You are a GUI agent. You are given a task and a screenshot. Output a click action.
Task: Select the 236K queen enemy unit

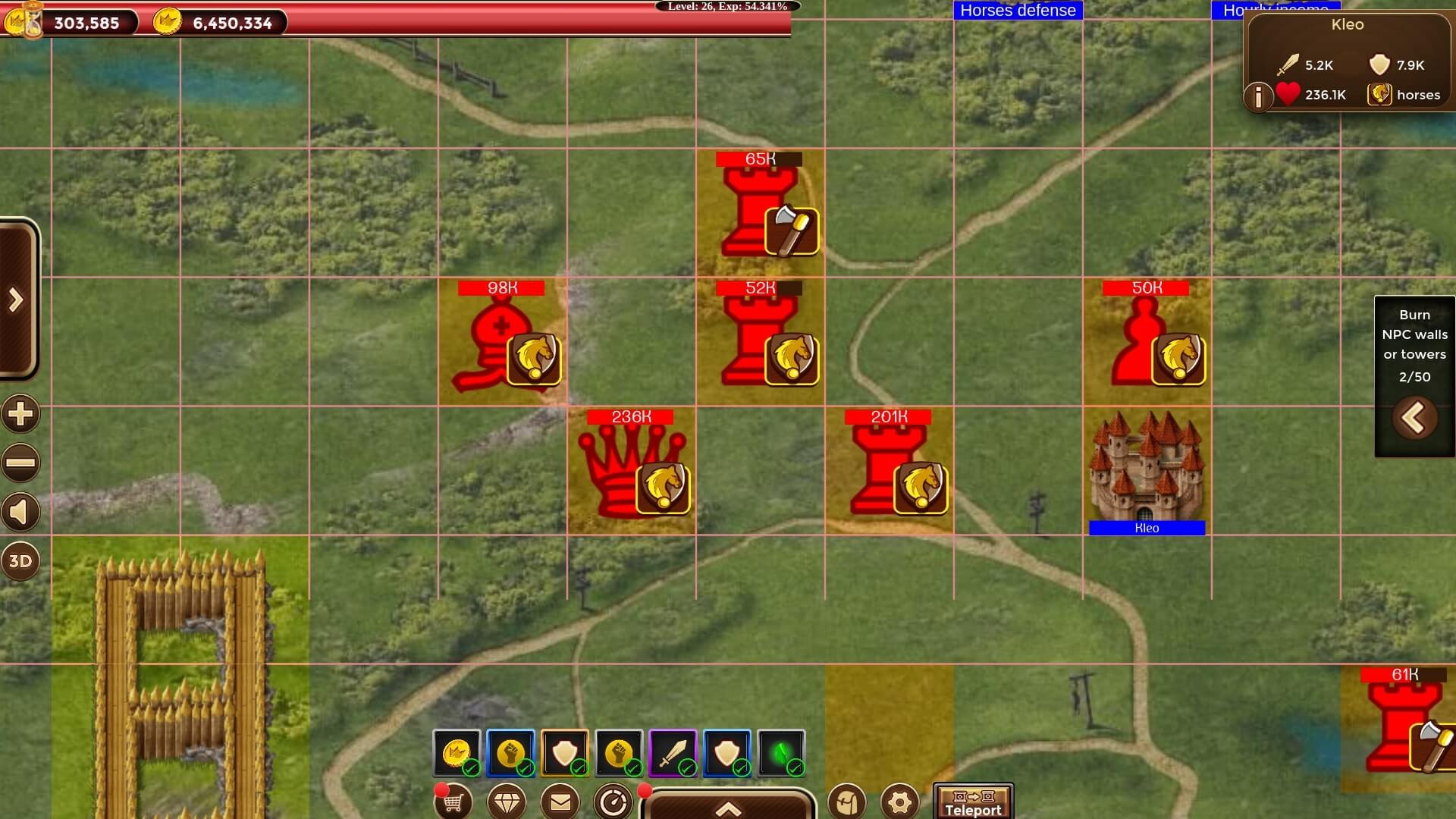[x=631, y=470]
